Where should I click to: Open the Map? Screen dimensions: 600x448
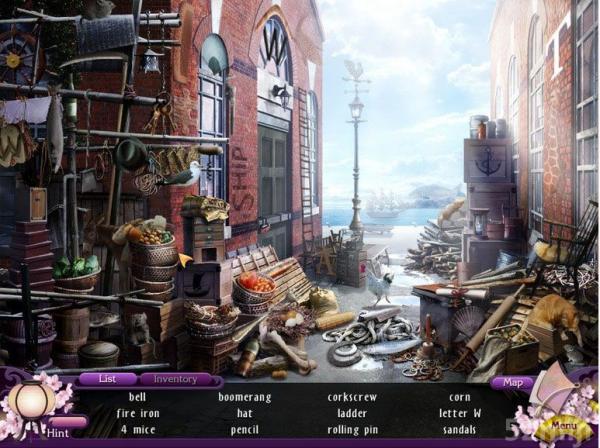513,381
